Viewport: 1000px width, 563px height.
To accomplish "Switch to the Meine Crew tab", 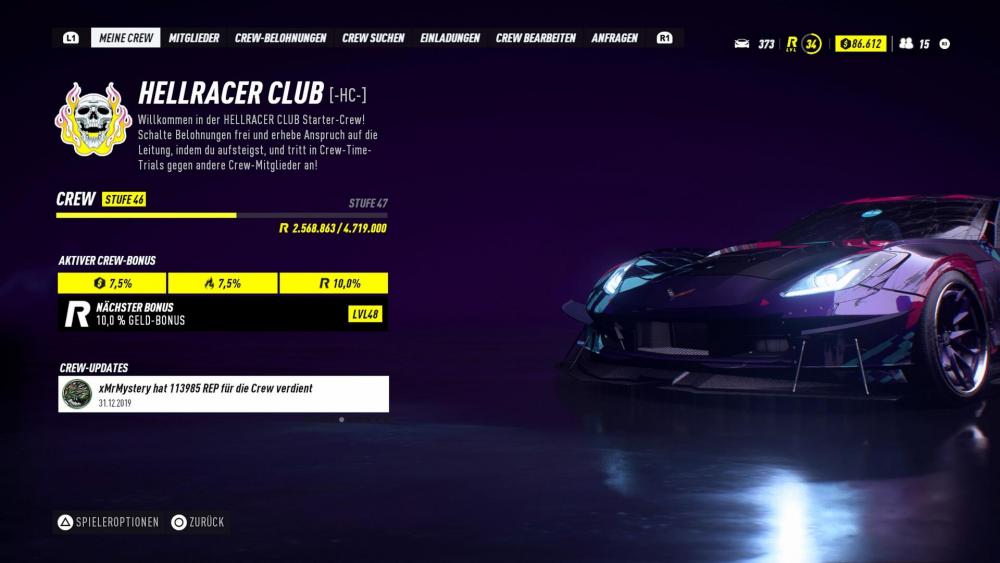I will click(x=126, y=38).
